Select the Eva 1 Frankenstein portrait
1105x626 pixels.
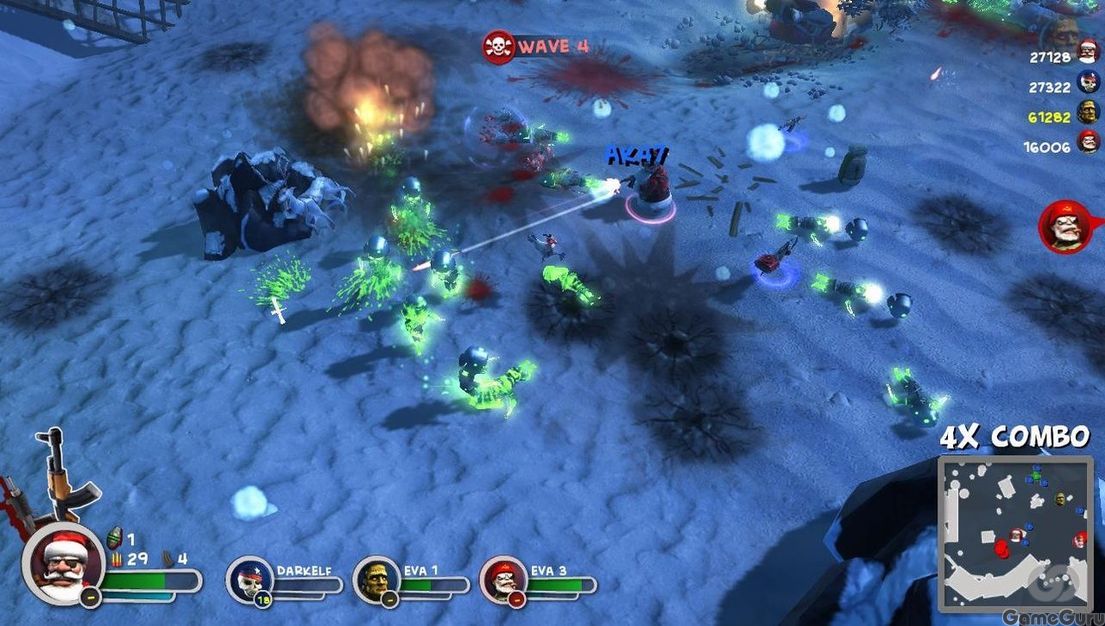point(376,579)
